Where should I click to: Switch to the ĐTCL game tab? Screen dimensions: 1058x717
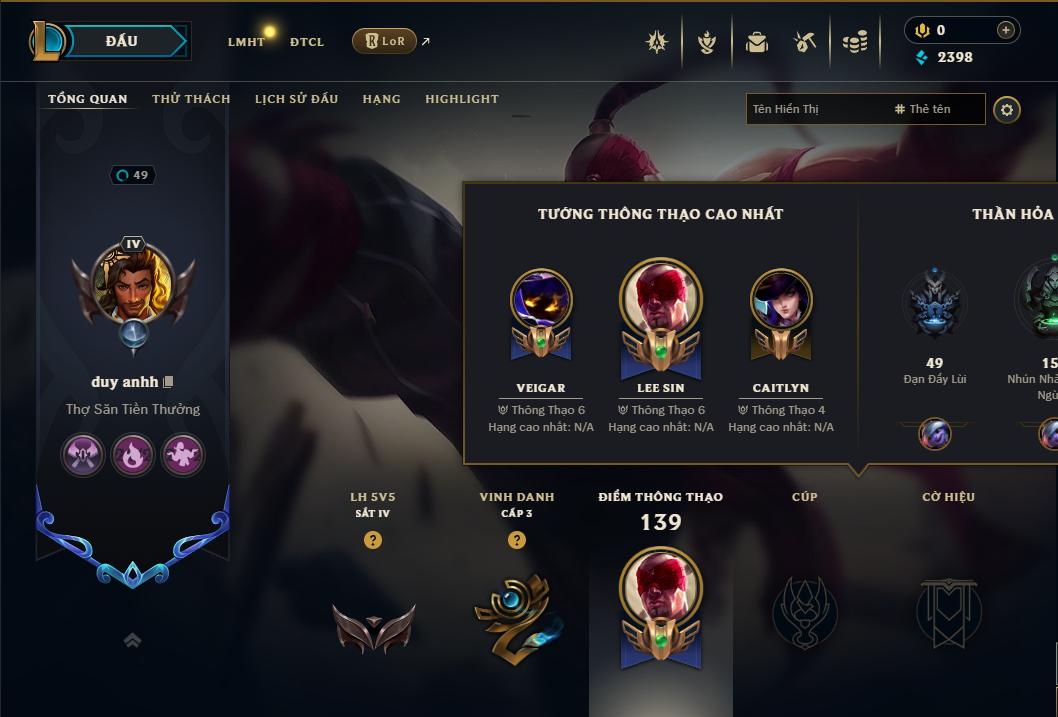click(x=307, y=42)
